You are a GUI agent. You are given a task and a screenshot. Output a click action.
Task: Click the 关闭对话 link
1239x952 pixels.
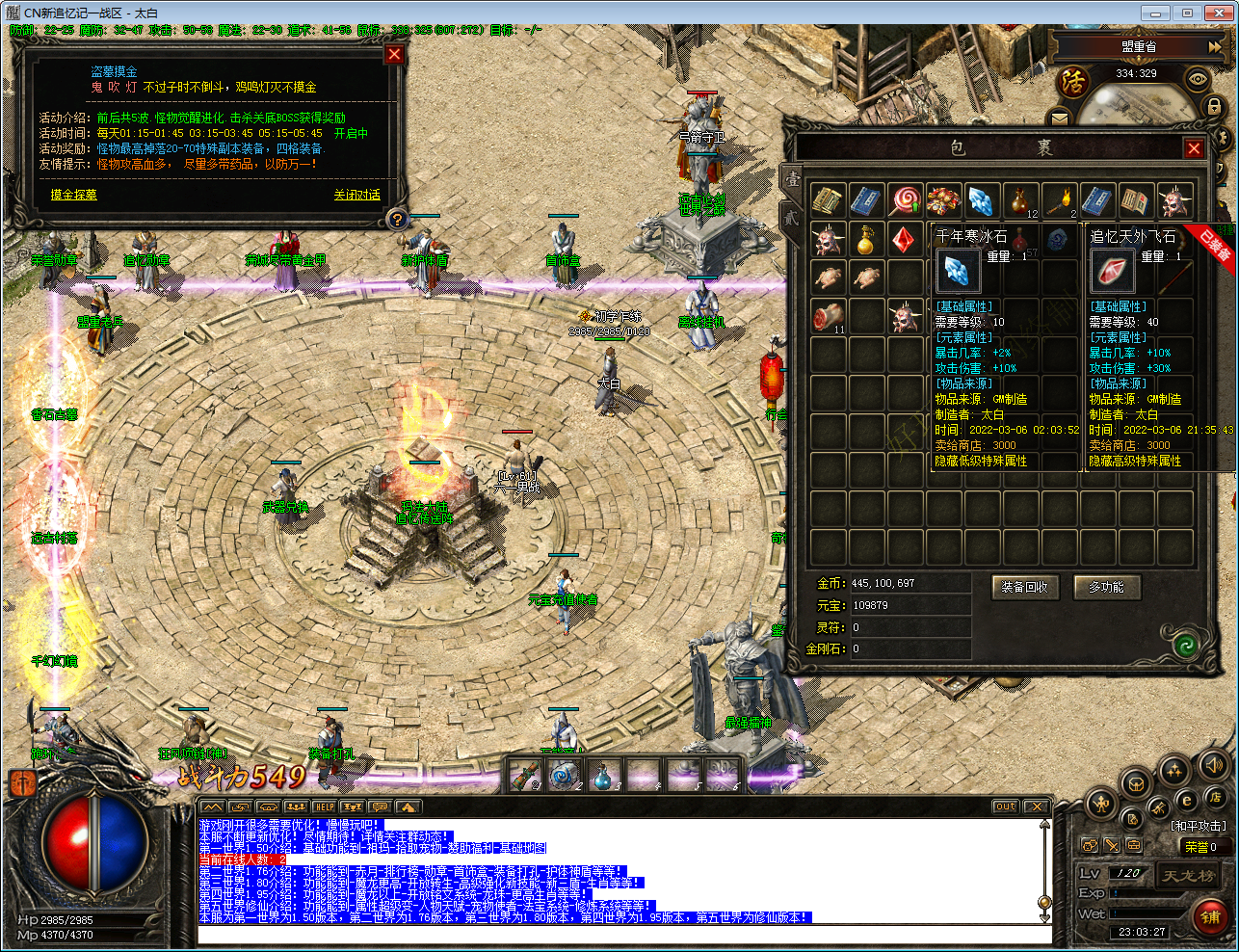(356, 195)
